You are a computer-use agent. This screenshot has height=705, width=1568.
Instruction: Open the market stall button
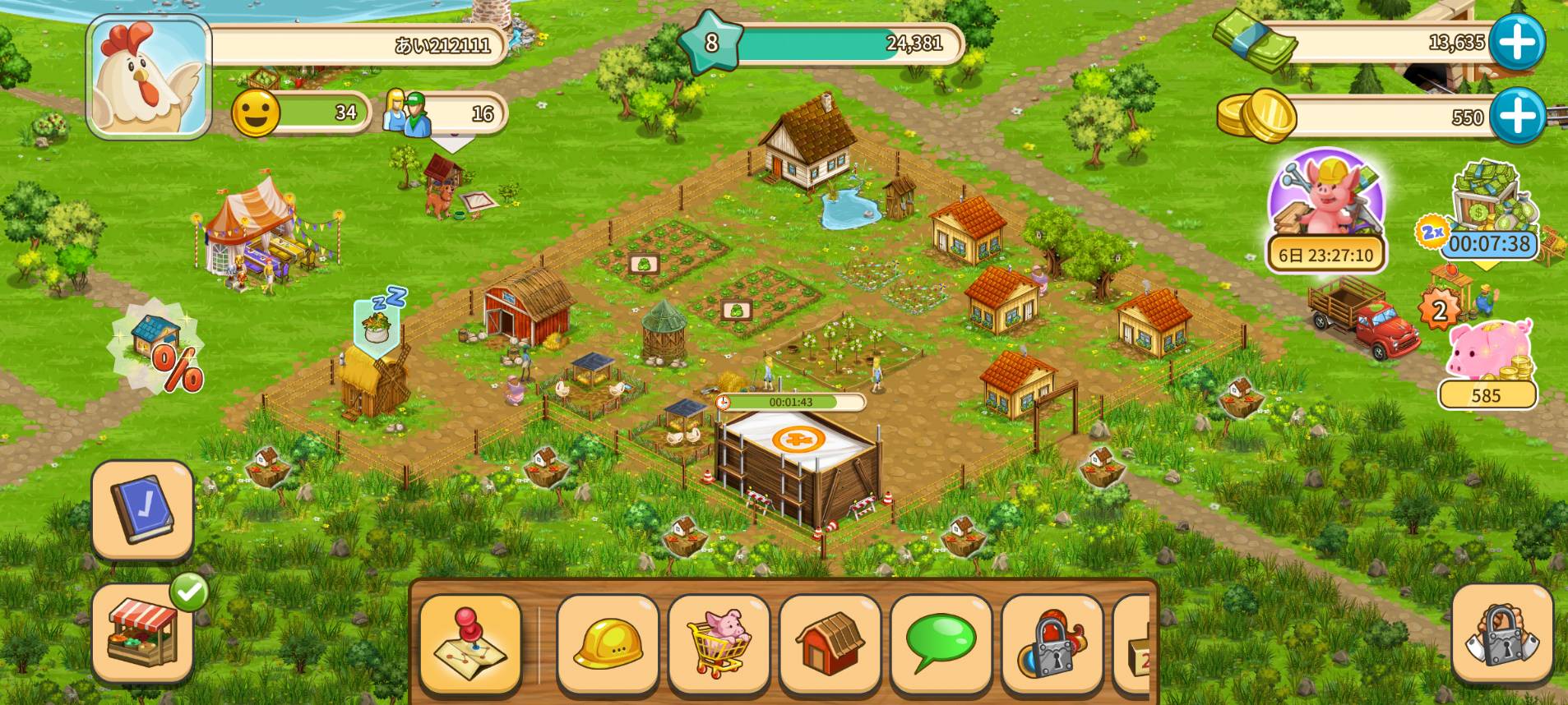(x=142, y=633)
